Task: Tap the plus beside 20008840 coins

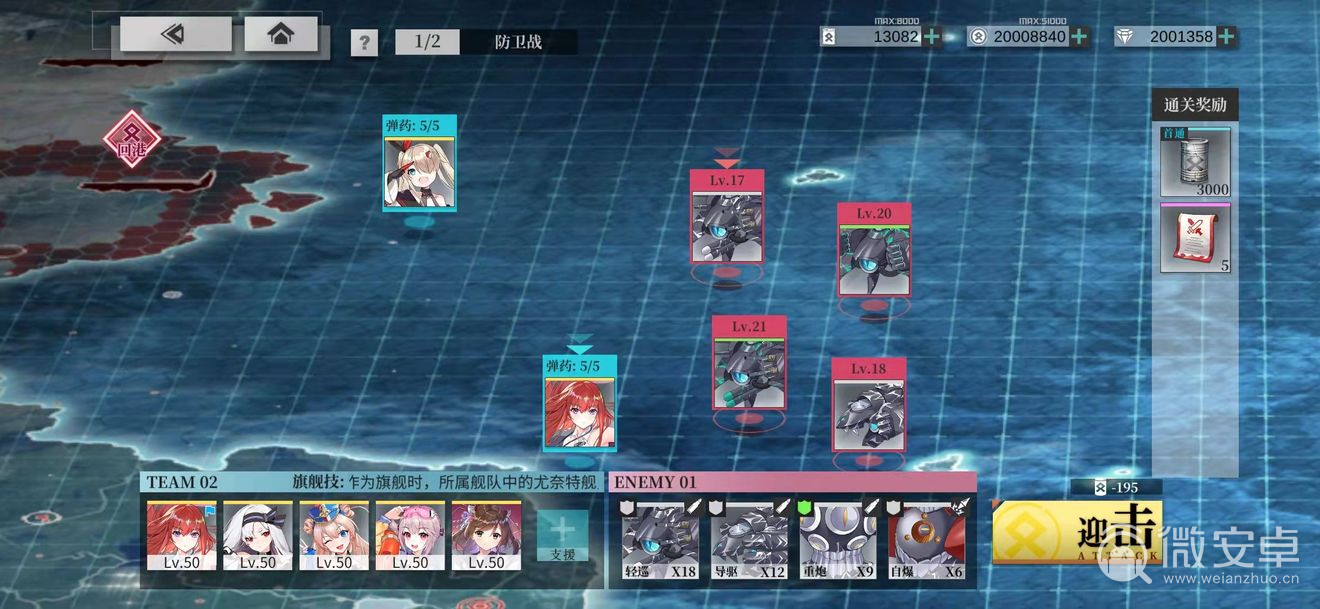Action: (x=1079, y=37)
